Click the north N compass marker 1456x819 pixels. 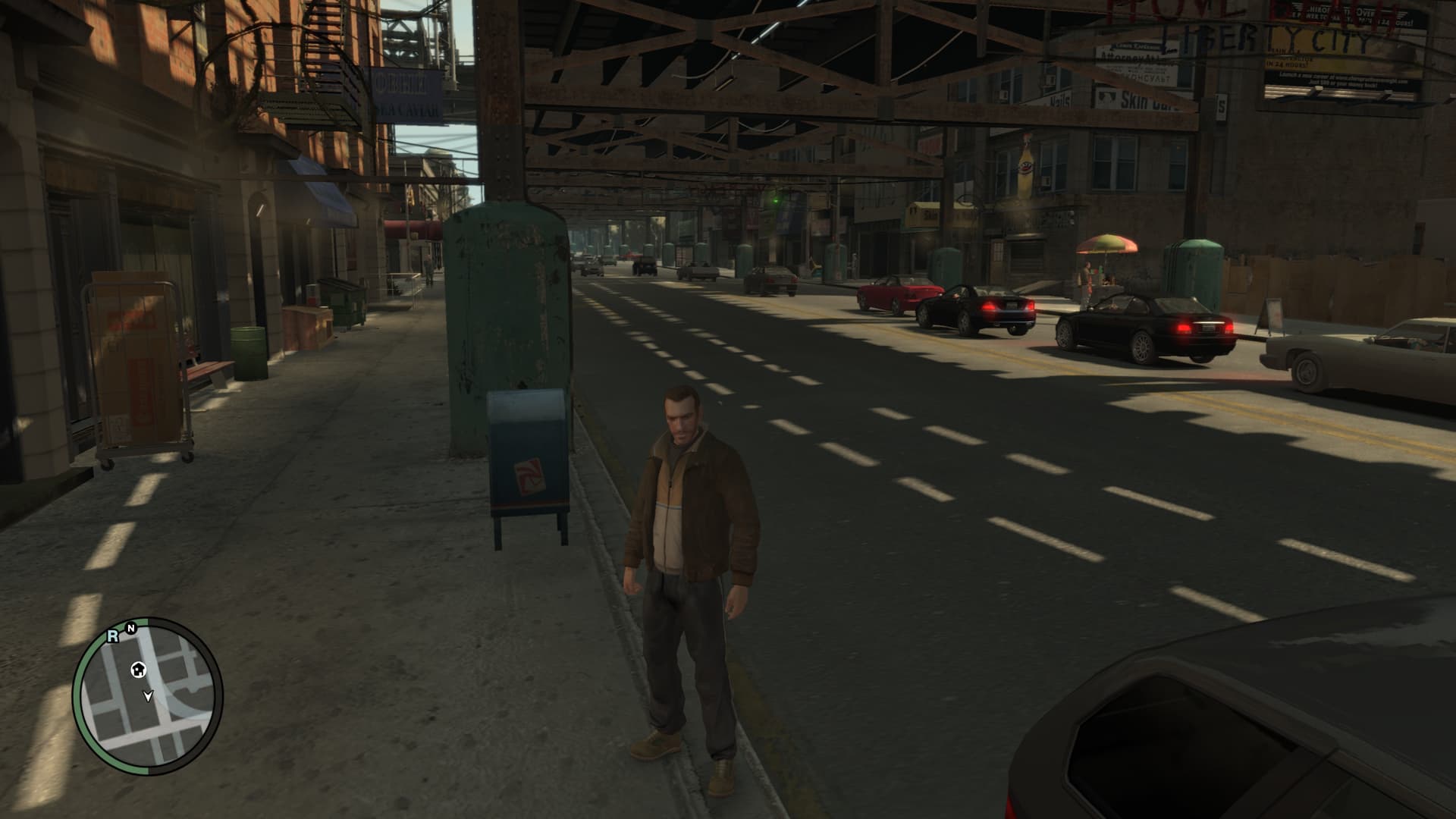coord(130,628)
